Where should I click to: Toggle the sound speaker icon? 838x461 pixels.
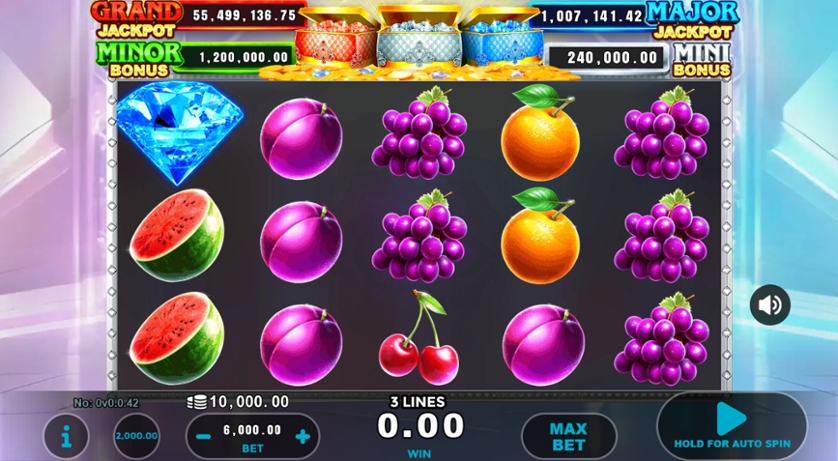(769, 305)
